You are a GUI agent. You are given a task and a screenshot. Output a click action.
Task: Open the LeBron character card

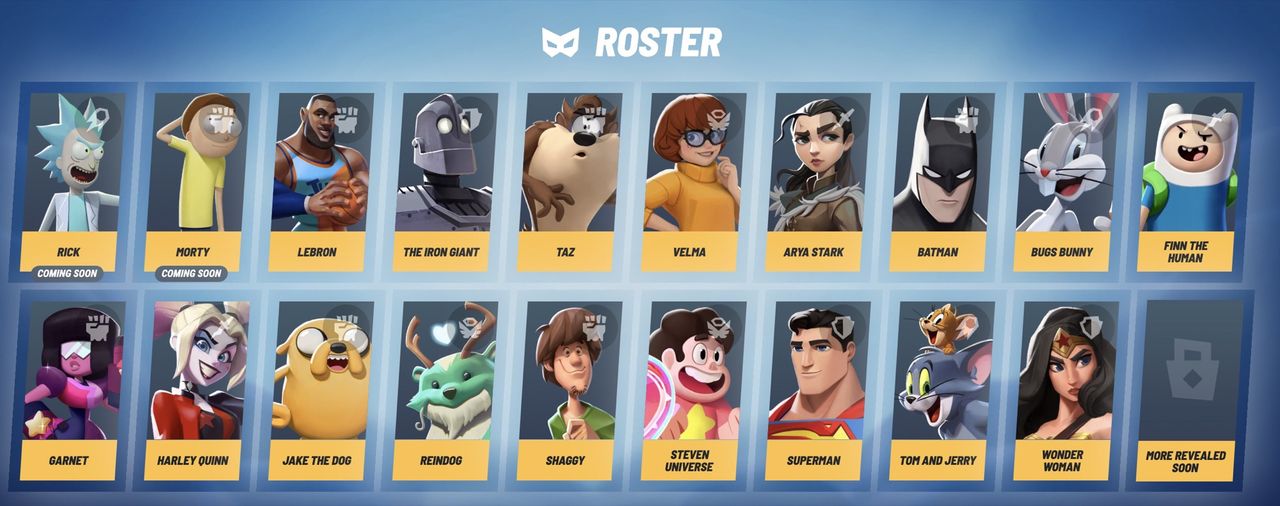[318, 180]
